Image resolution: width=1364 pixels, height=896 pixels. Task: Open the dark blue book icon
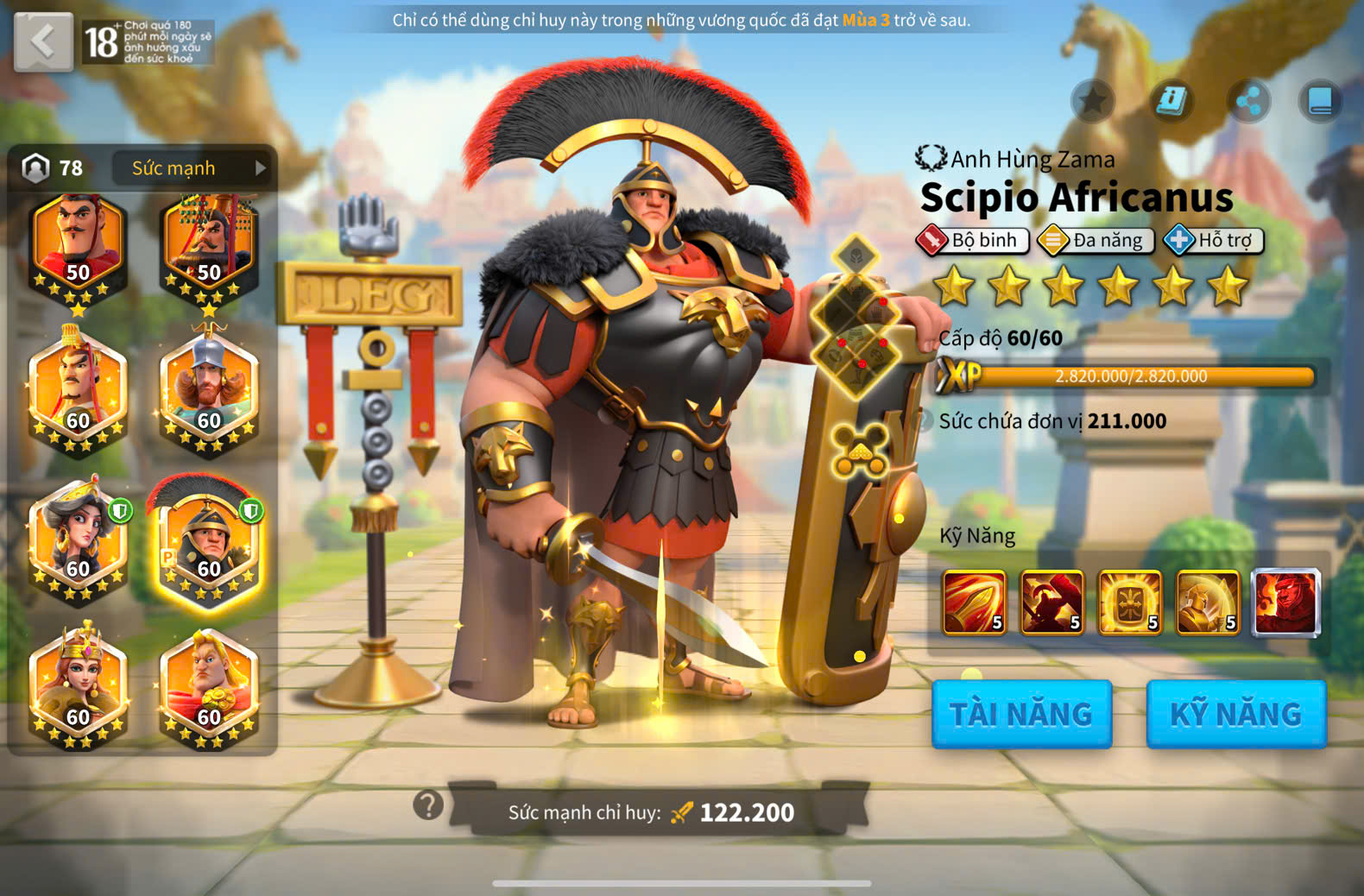click(x=1320, y=101)
